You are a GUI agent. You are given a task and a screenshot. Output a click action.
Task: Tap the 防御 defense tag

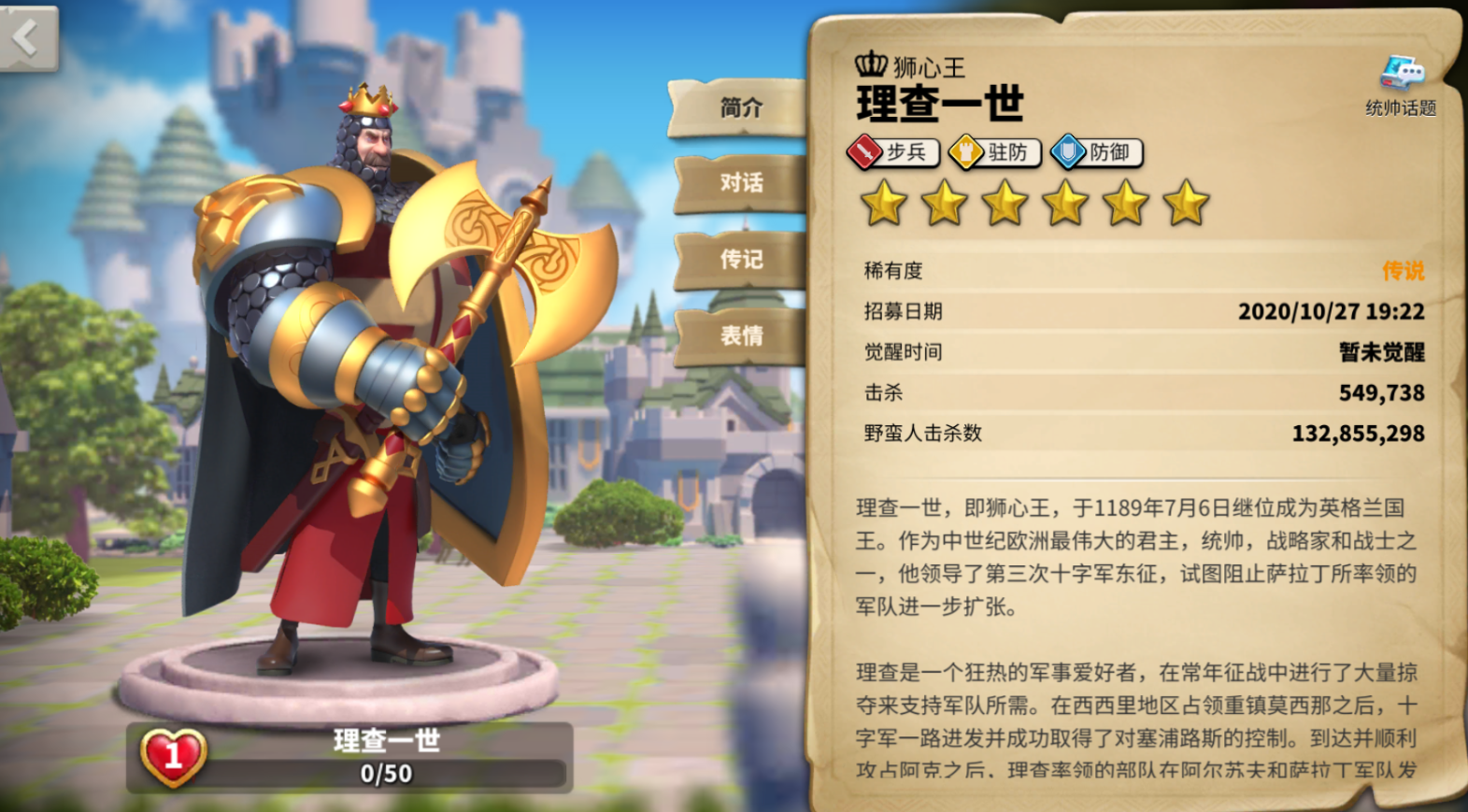pos(1097,152)
